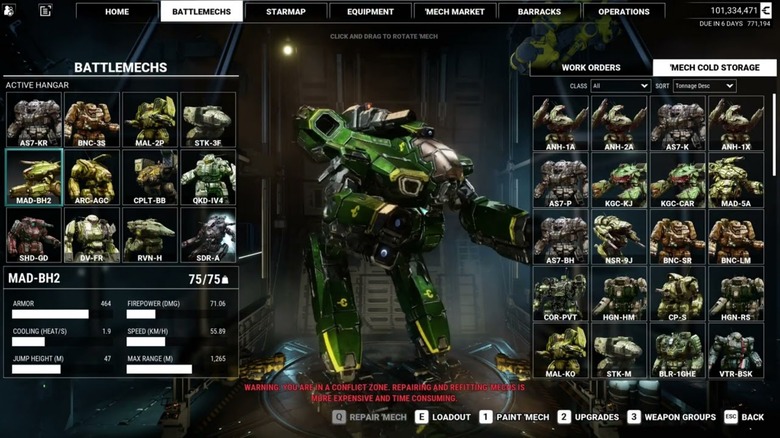Pick the VTR-BSK mech in cold storage
Image resolution: width=780 pixels, height=438 pixels.
[735, 352]
